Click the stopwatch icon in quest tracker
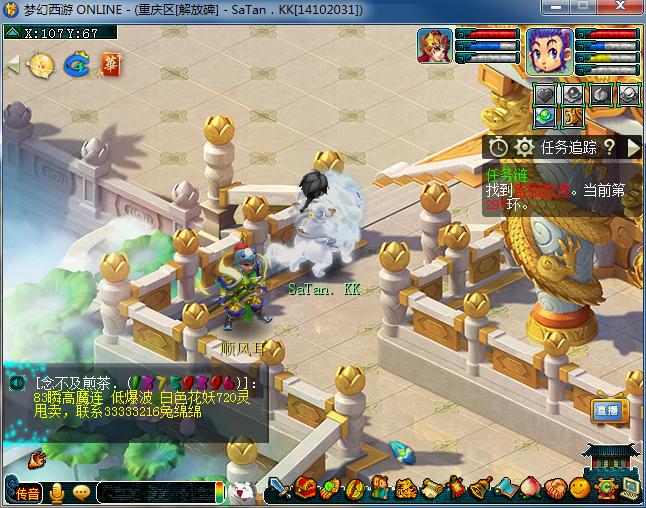This screenshot has height=508, width=646. tap(499, 147)
